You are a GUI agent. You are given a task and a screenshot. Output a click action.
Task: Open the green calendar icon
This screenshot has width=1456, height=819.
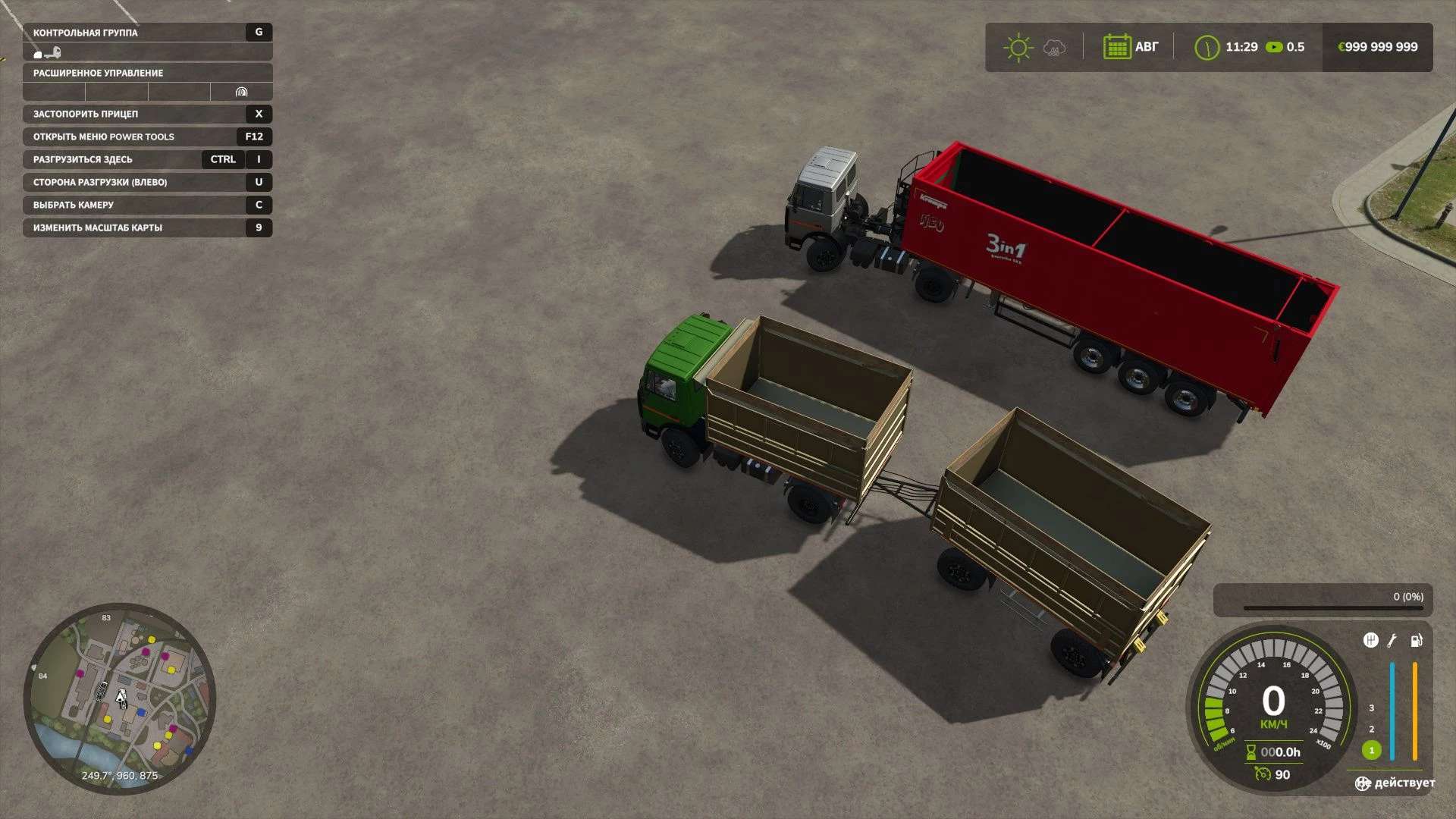(x=1116, y=47)
